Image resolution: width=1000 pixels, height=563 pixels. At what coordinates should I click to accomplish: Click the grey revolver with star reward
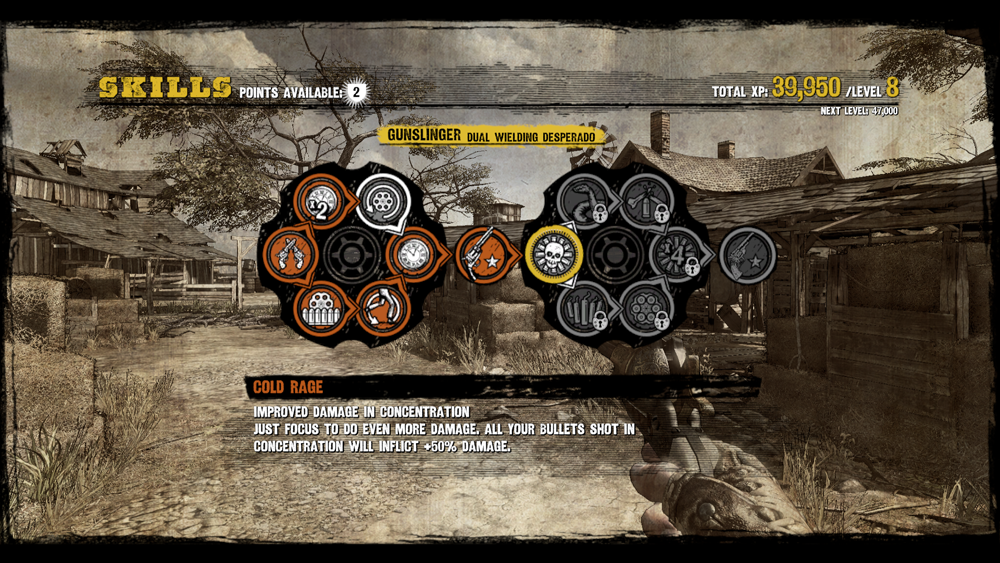(x=747, y=254)
